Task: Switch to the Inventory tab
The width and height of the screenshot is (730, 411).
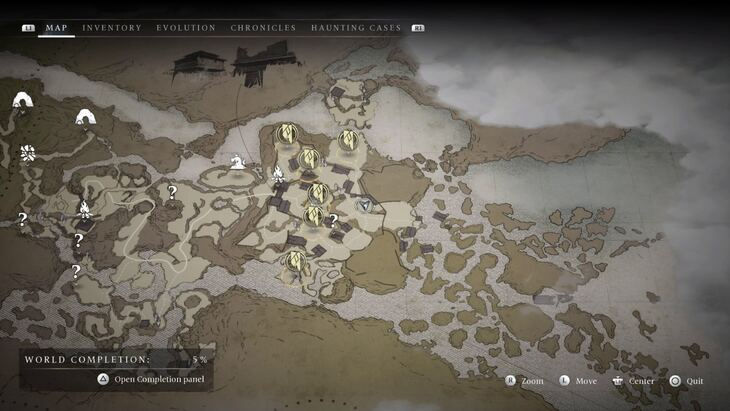Action: pos(112,28)
